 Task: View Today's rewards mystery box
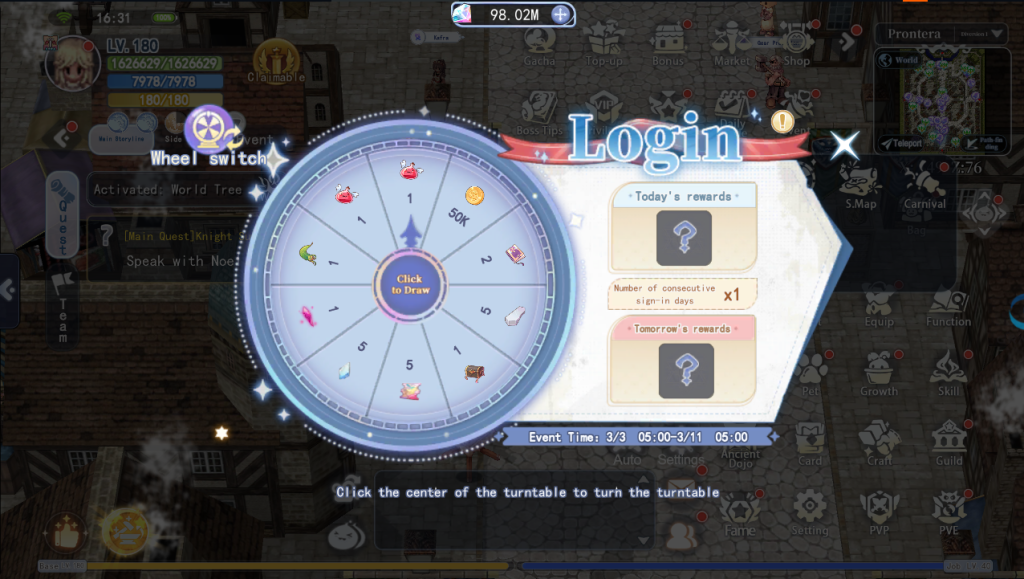pyautogui.click(x=683, y=237)
